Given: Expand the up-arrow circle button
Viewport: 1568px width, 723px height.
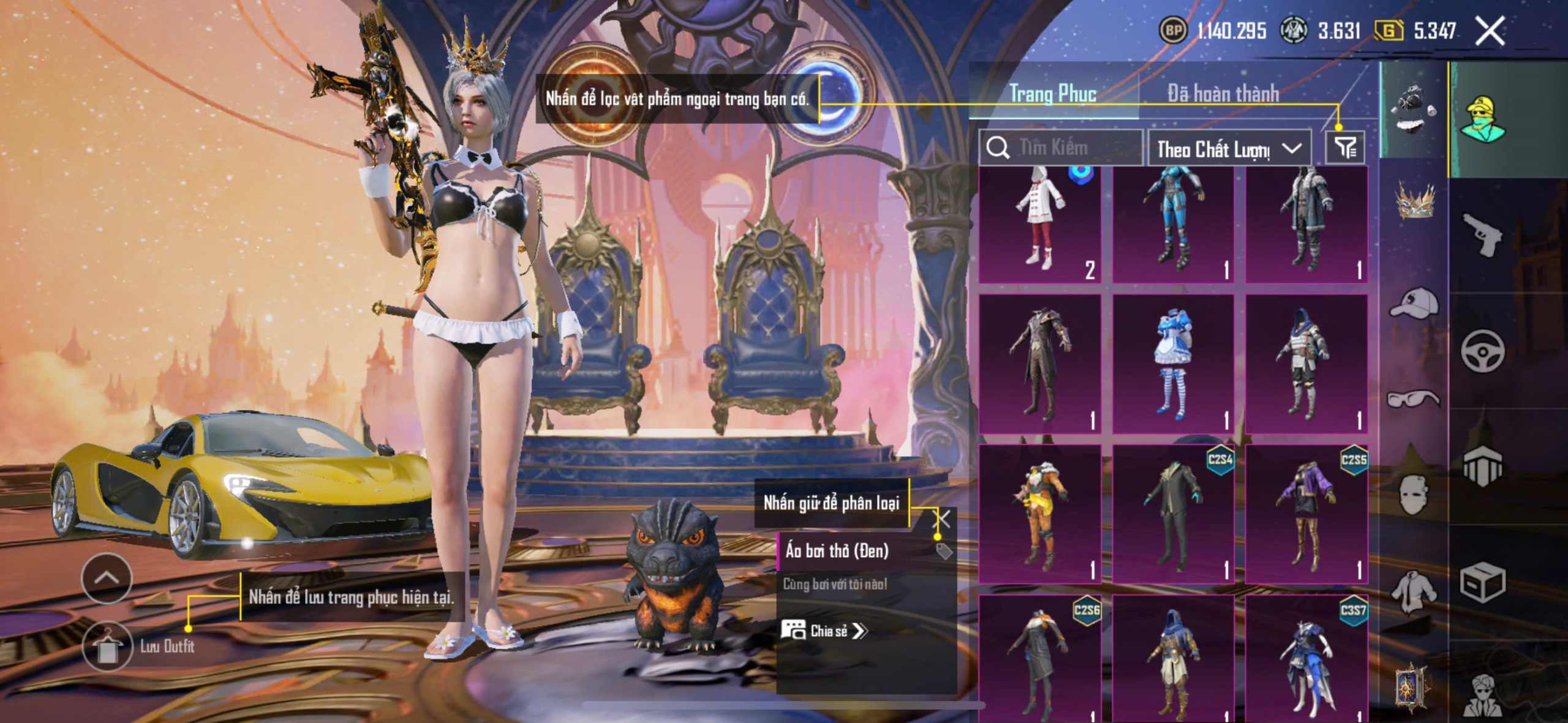Looking at the screenshot, I should click(107, 578).
